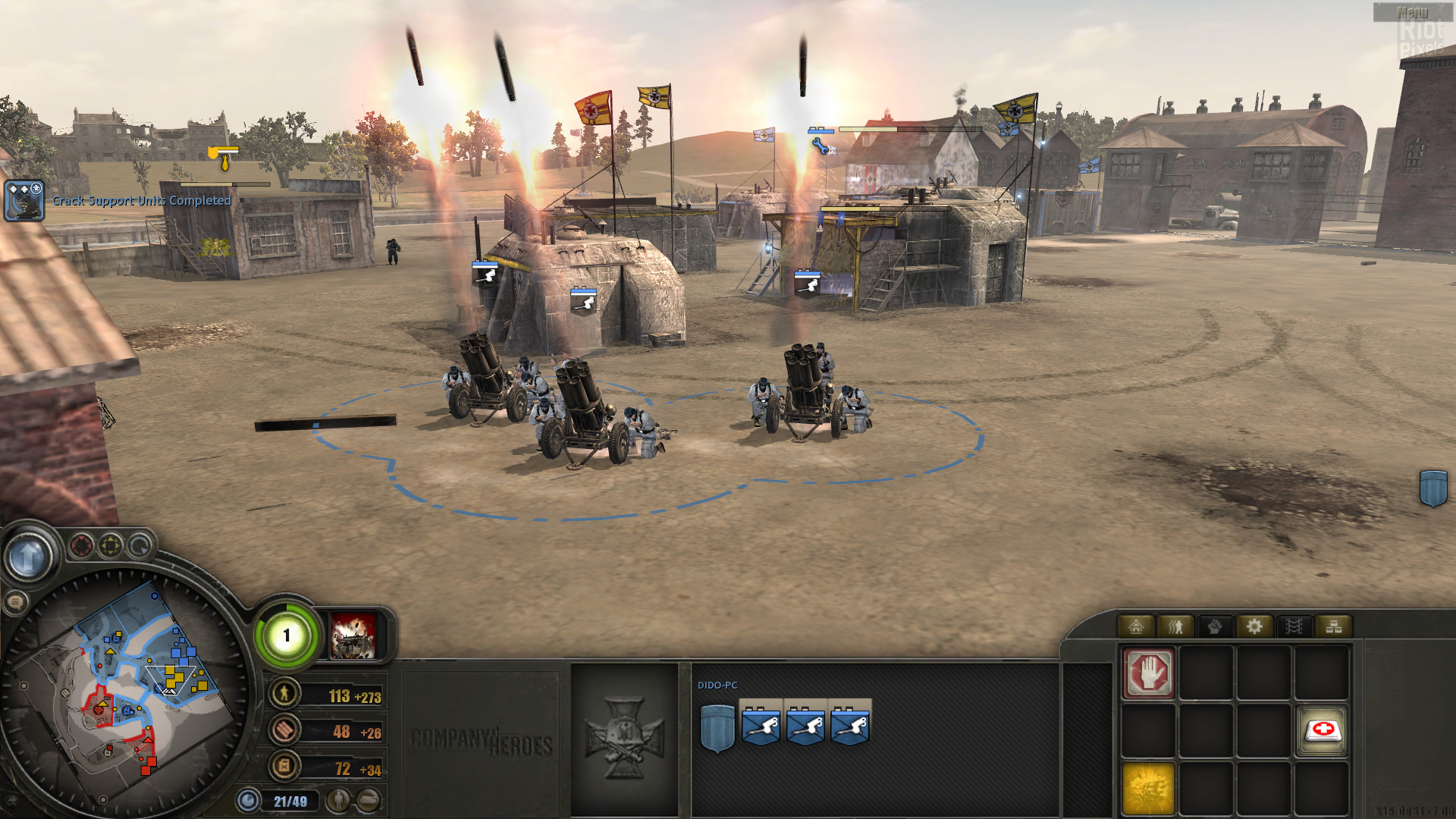Click the manpower resource icon
1456x819 pixels.
point(284,693)
